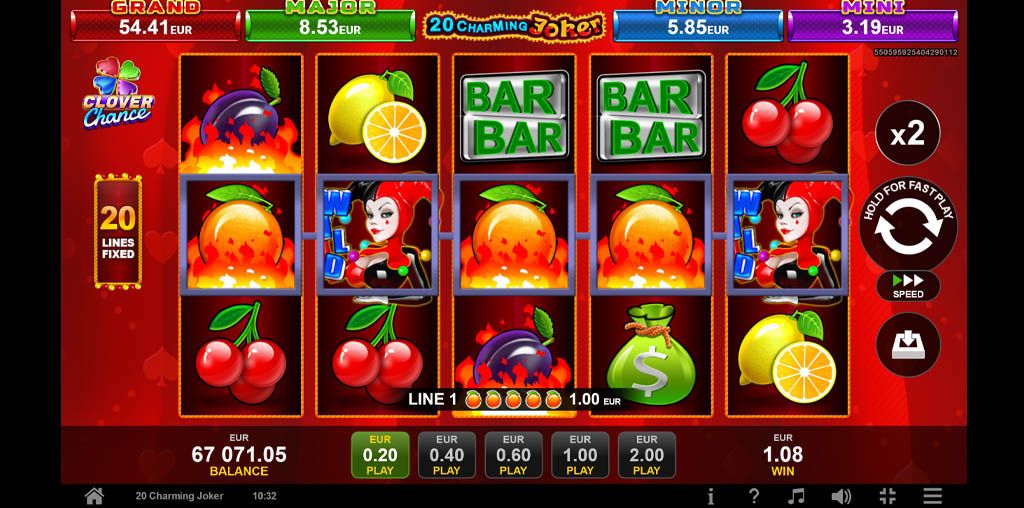Select the 2.00 EUR play bet

click(x=647, y=455)
